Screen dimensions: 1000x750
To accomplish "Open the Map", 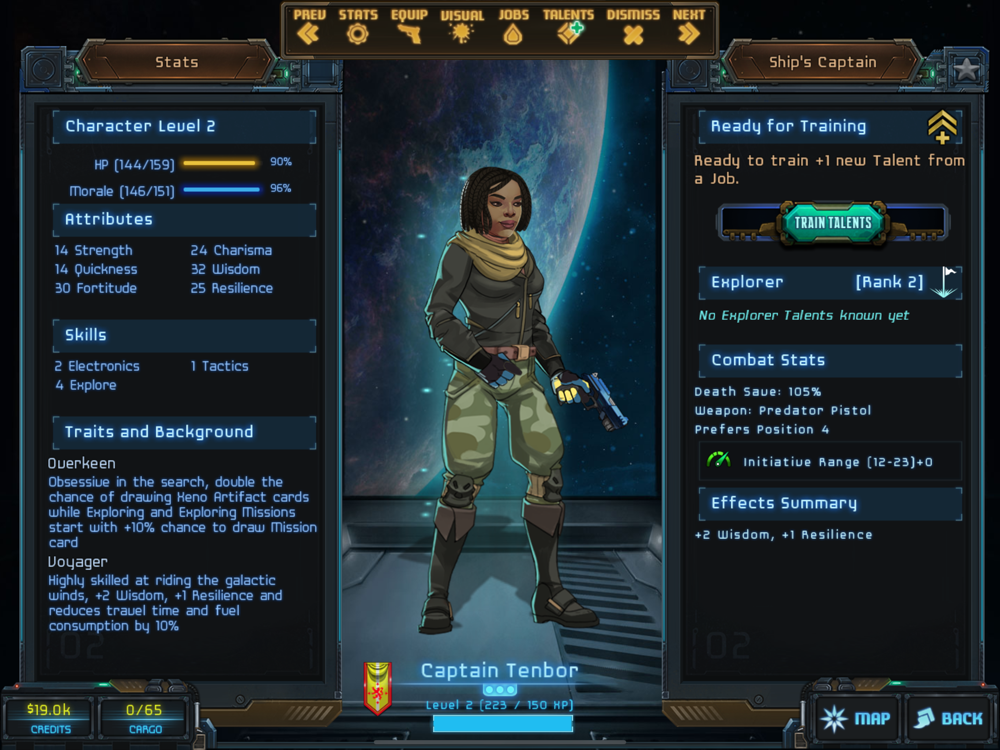I will [x=855, y=718].
